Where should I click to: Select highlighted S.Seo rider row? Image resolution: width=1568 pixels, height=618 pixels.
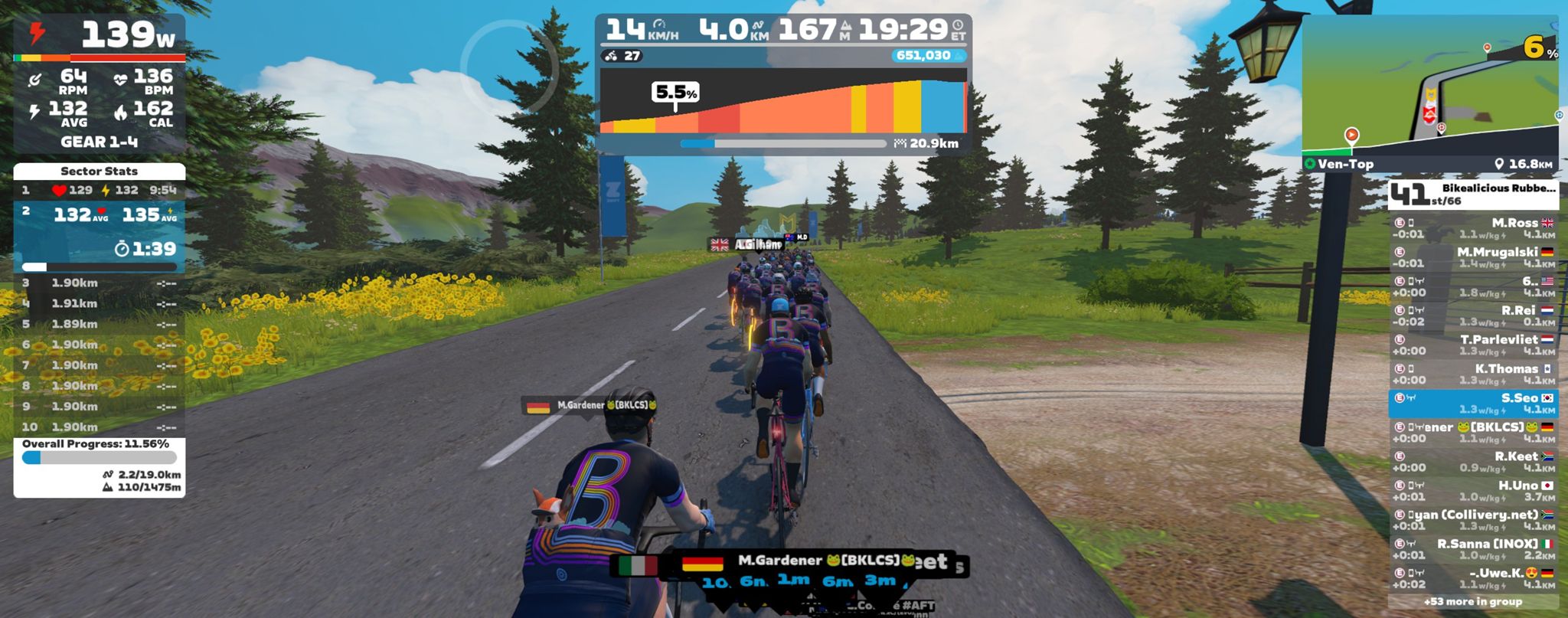(x=1472, y=403)
